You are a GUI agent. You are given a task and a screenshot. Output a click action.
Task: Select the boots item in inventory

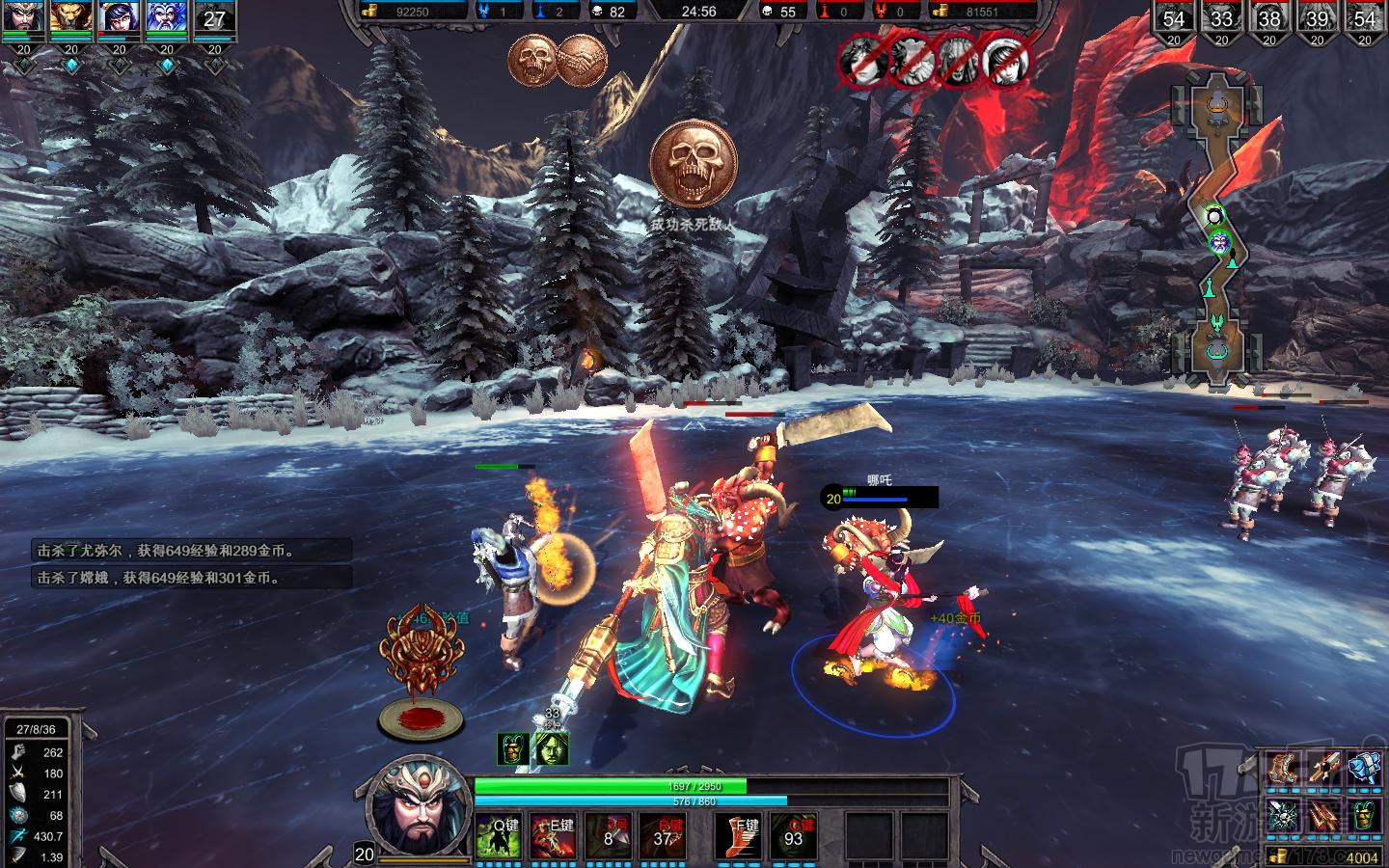pyautogui.click(x=1285, y=770)
